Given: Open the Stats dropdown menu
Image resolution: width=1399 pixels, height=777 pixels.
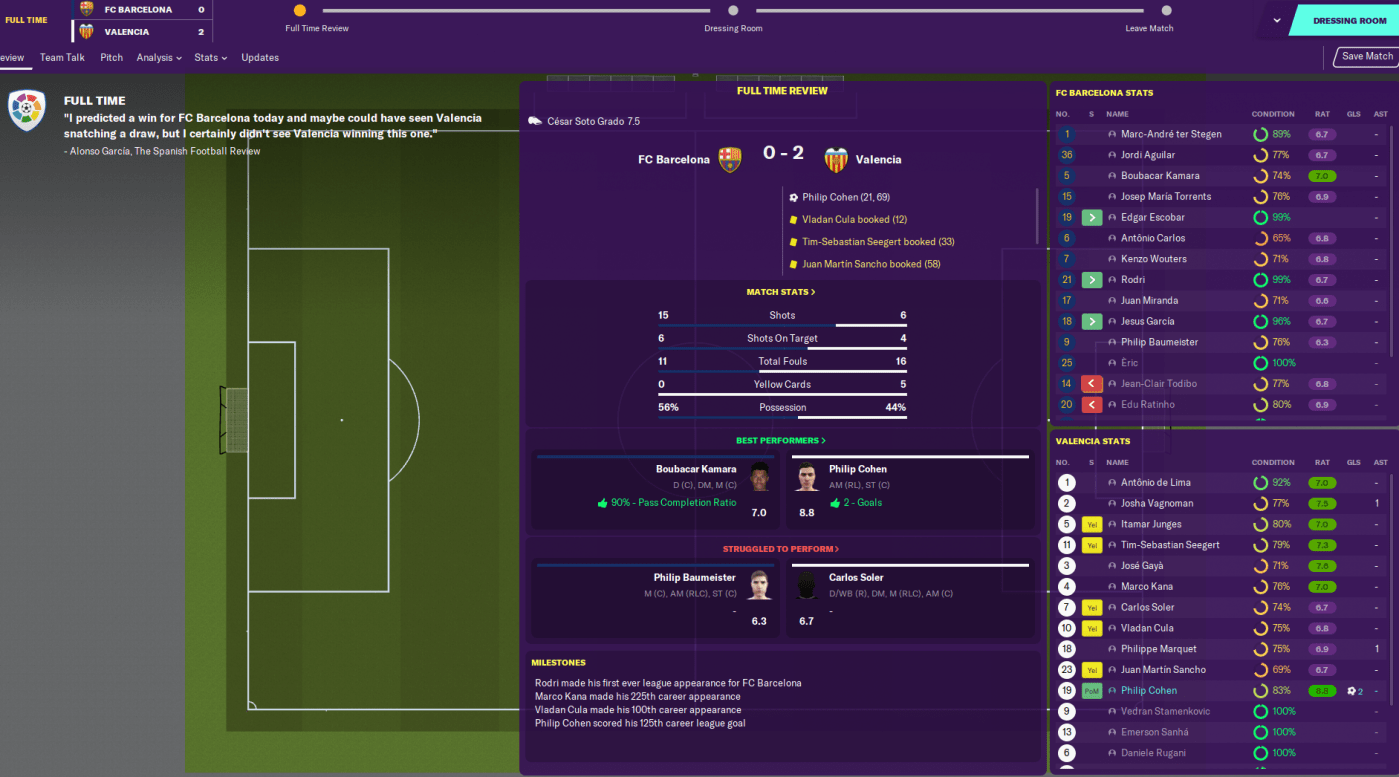Looking at the screenshot, I should tap(210, 58).
